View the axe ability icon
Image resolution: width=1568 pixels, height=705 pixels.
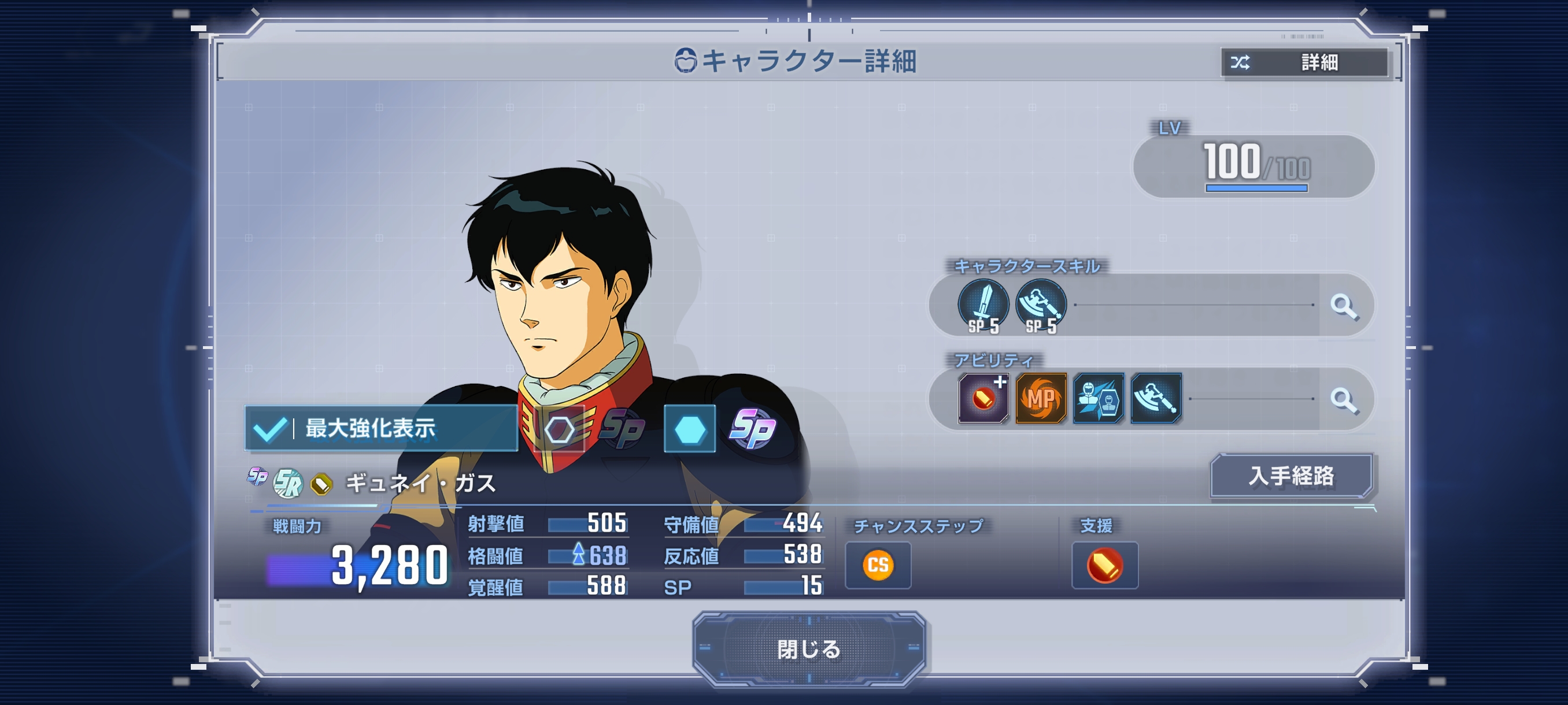coord(1155,398)
